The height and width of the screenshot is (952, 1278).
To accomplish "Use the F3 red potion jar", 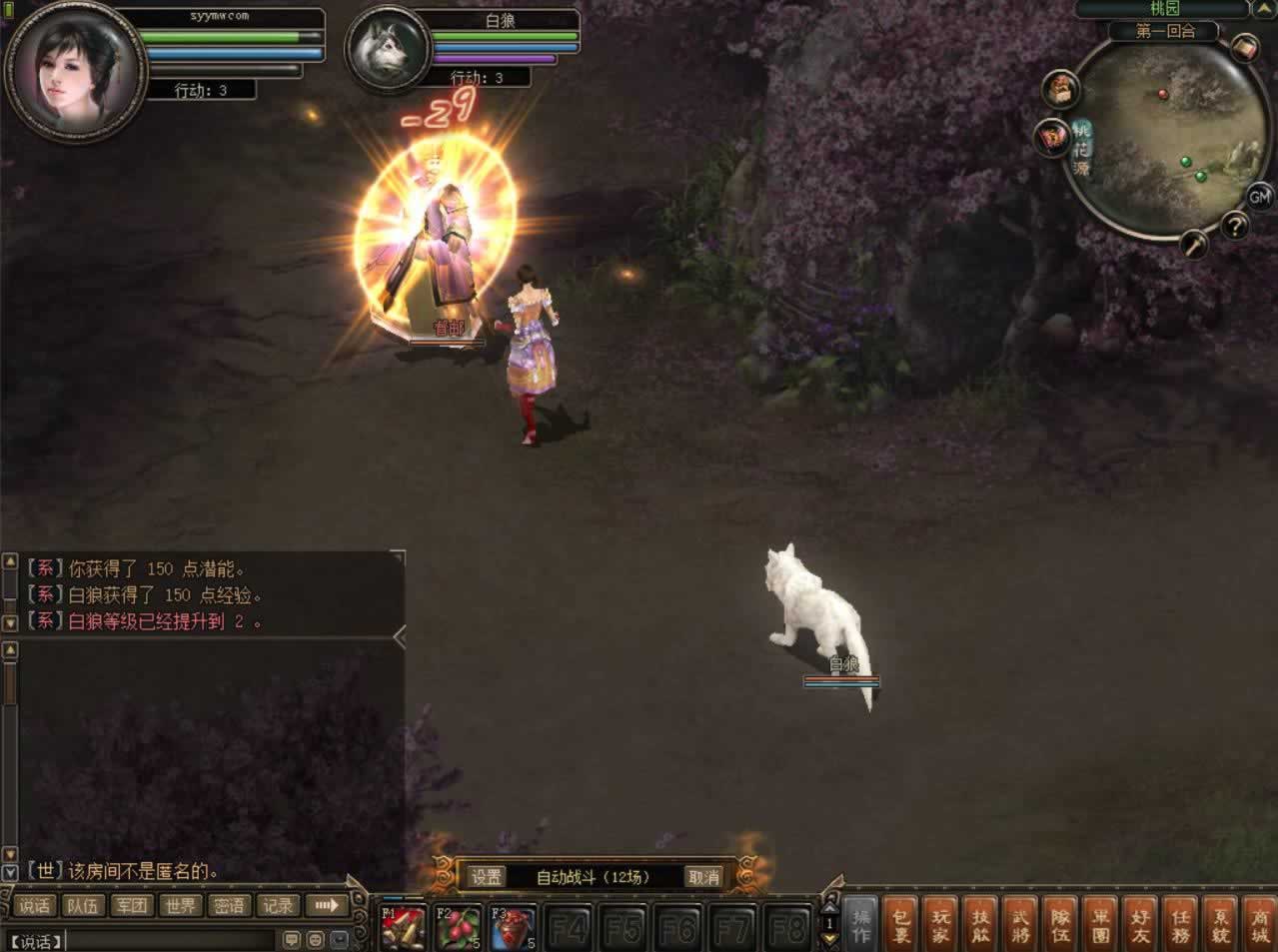I will coord(514,928).
